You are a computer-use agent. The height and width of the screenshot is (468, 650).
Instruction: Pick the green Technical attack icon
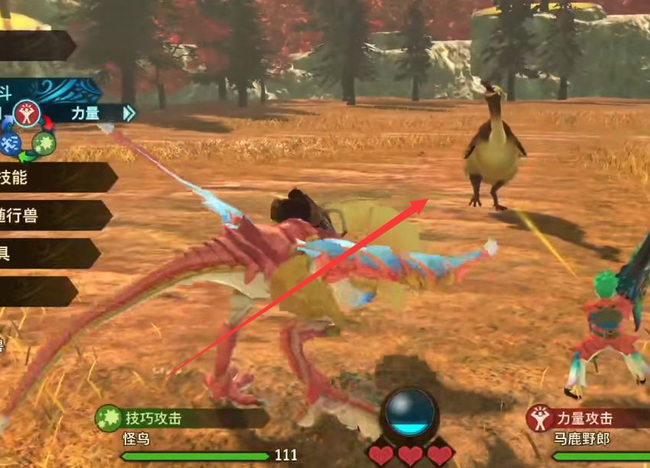click(43, 143)
